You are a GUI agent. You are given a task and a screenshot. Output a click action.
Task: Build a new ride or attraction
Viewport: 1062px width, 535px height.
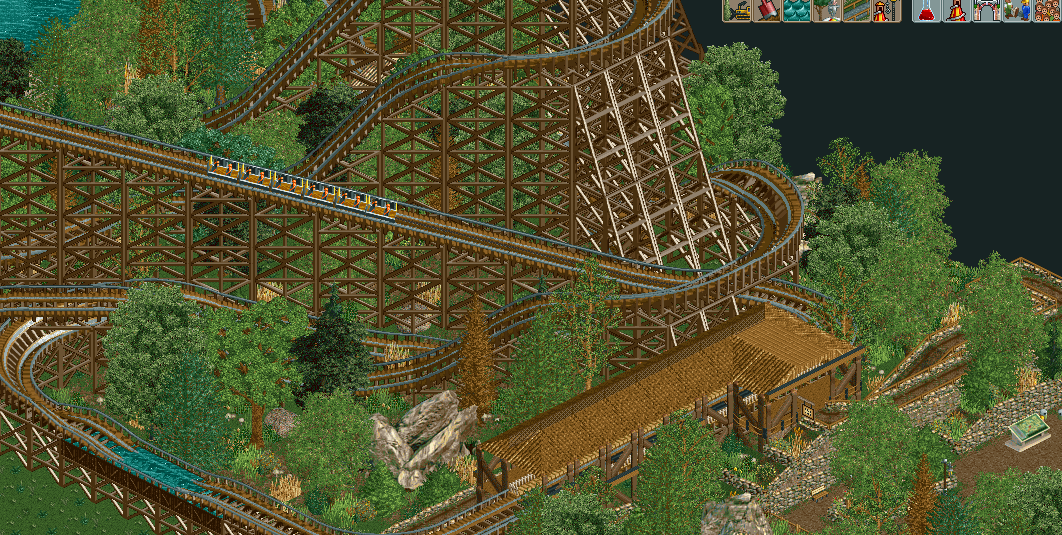click(x=886, y=11)
